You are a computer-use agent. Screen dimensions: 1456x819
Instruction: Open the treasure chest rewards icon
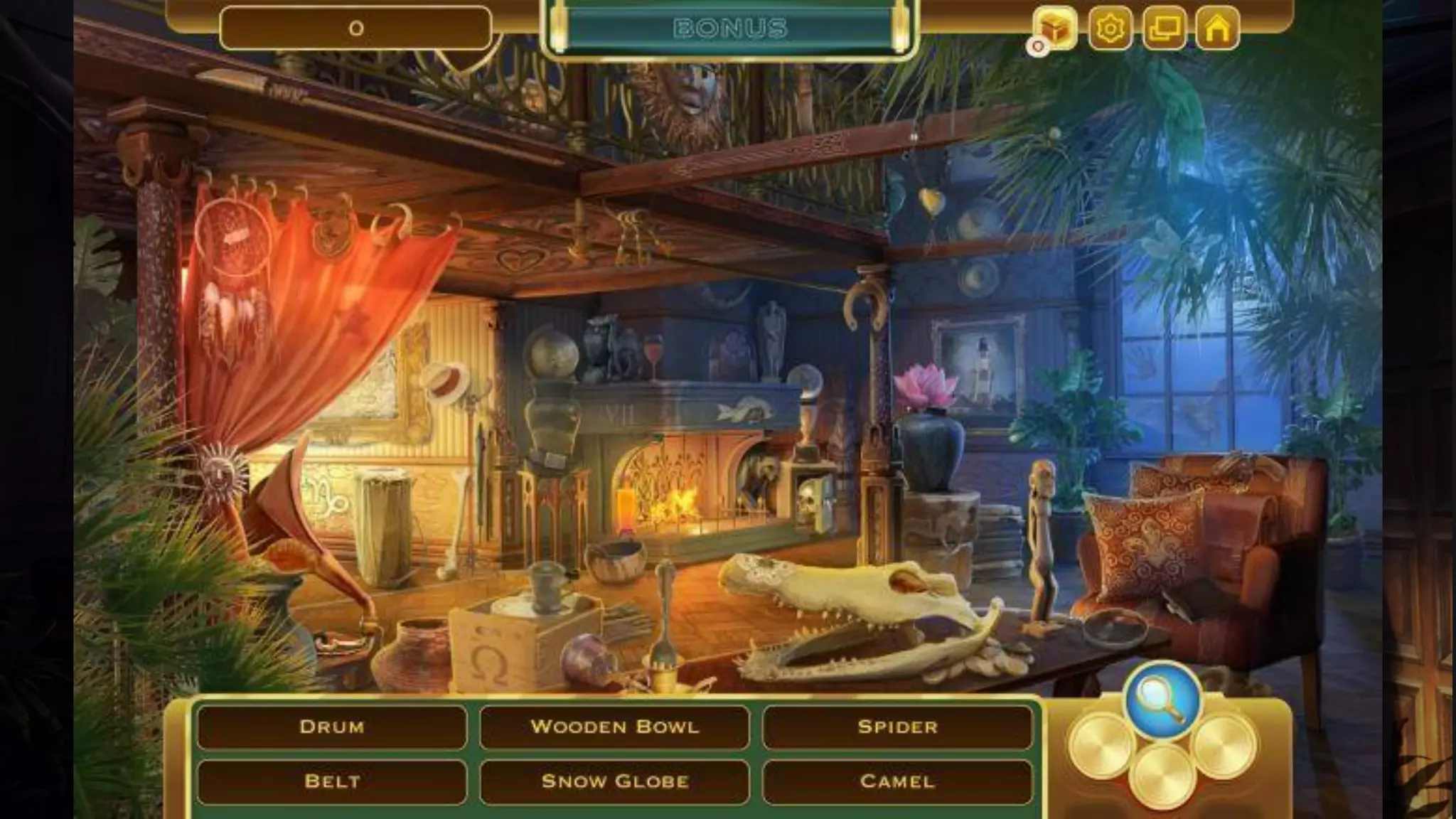pos(1055,28)
